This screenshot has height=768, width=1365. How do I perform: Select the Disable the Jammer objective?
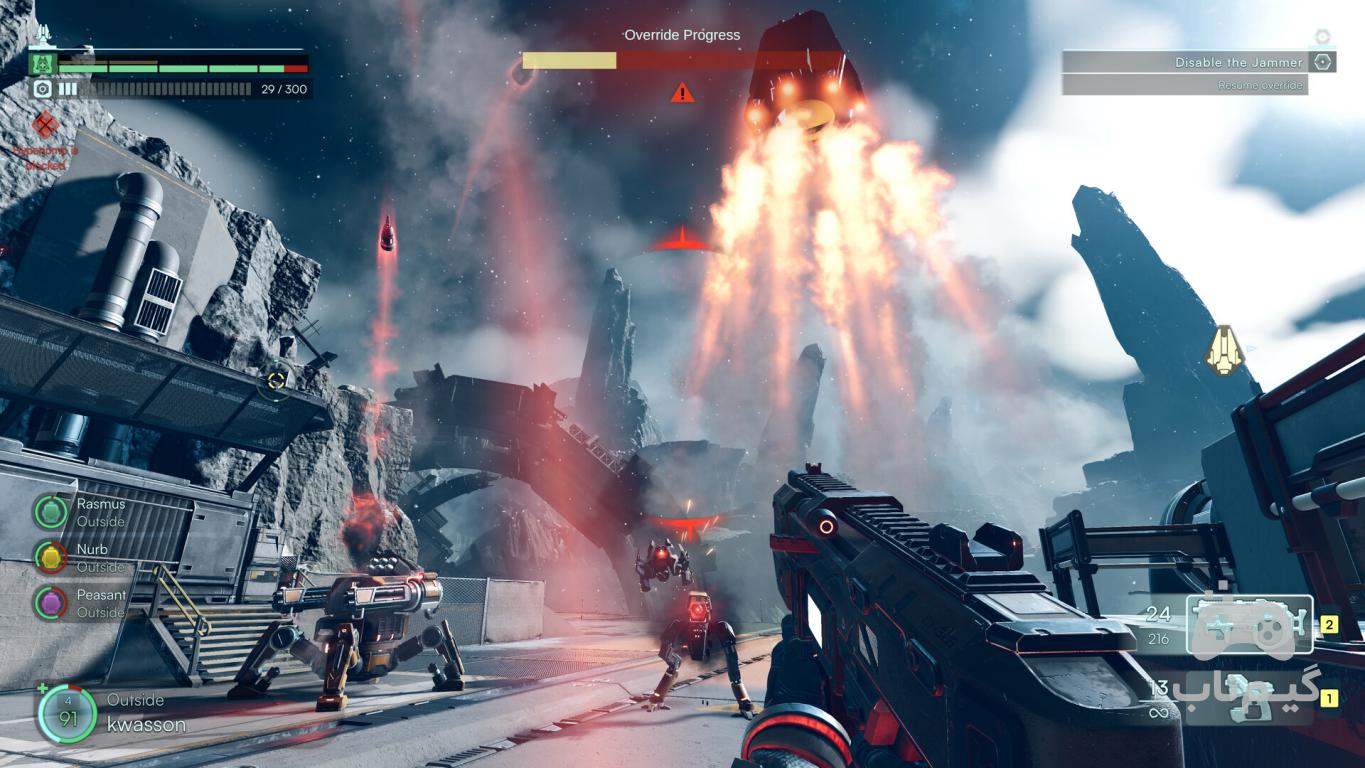click(x=1238, y=62)
